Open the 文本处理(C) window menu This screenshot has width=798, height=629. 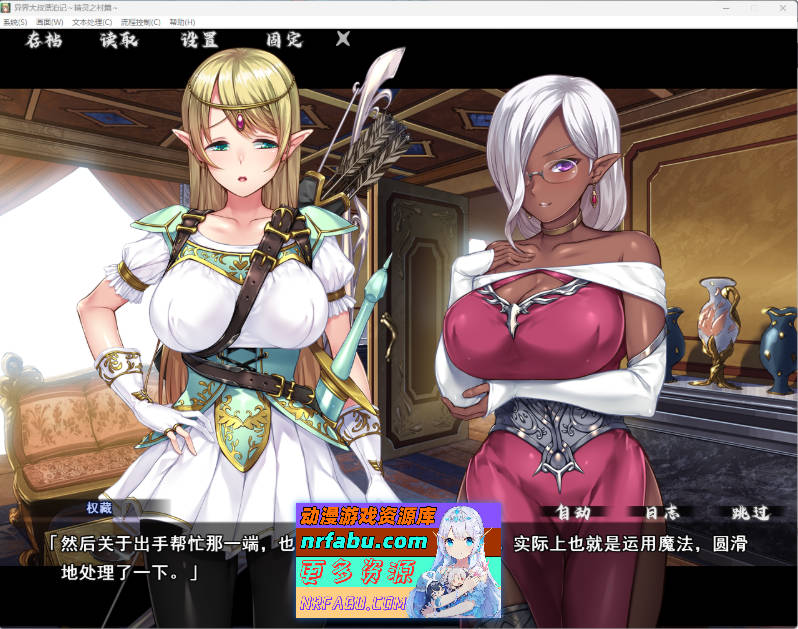pyautogui.click(x=92, y=21)
